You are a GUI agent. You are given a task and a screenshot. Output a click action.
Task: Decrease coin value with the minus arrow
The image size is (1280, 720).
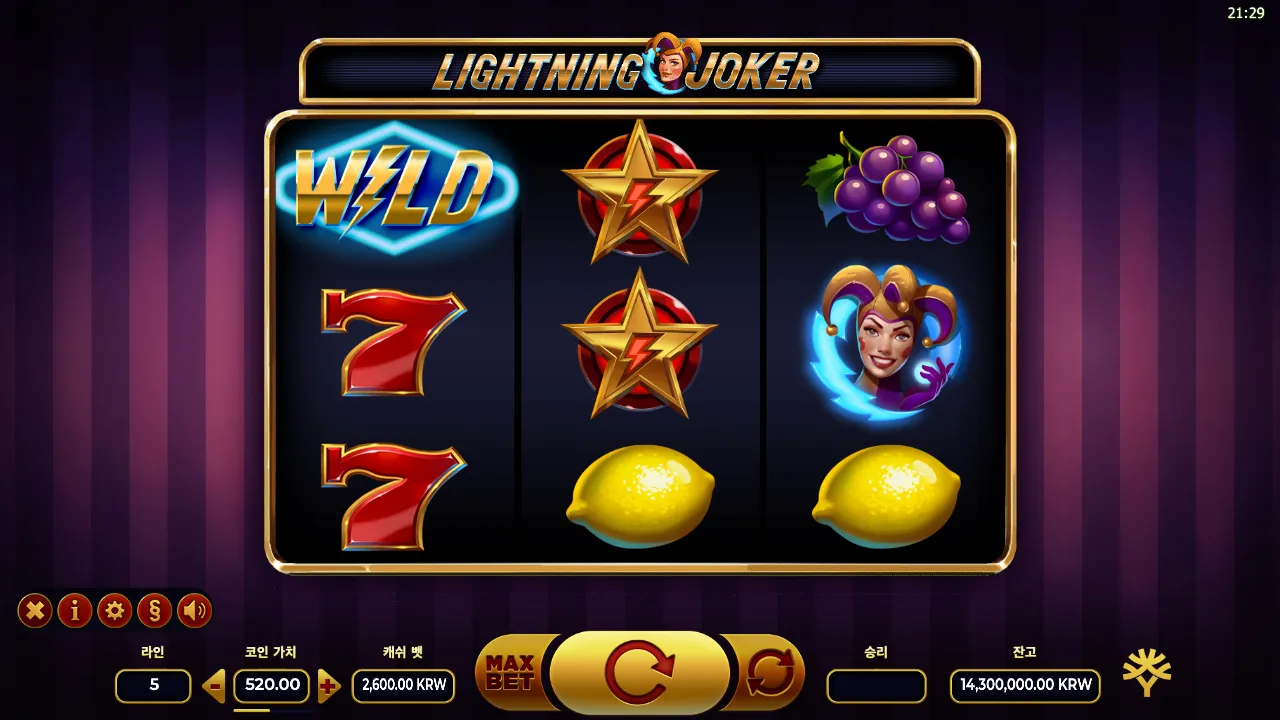[x=213, y=687]
